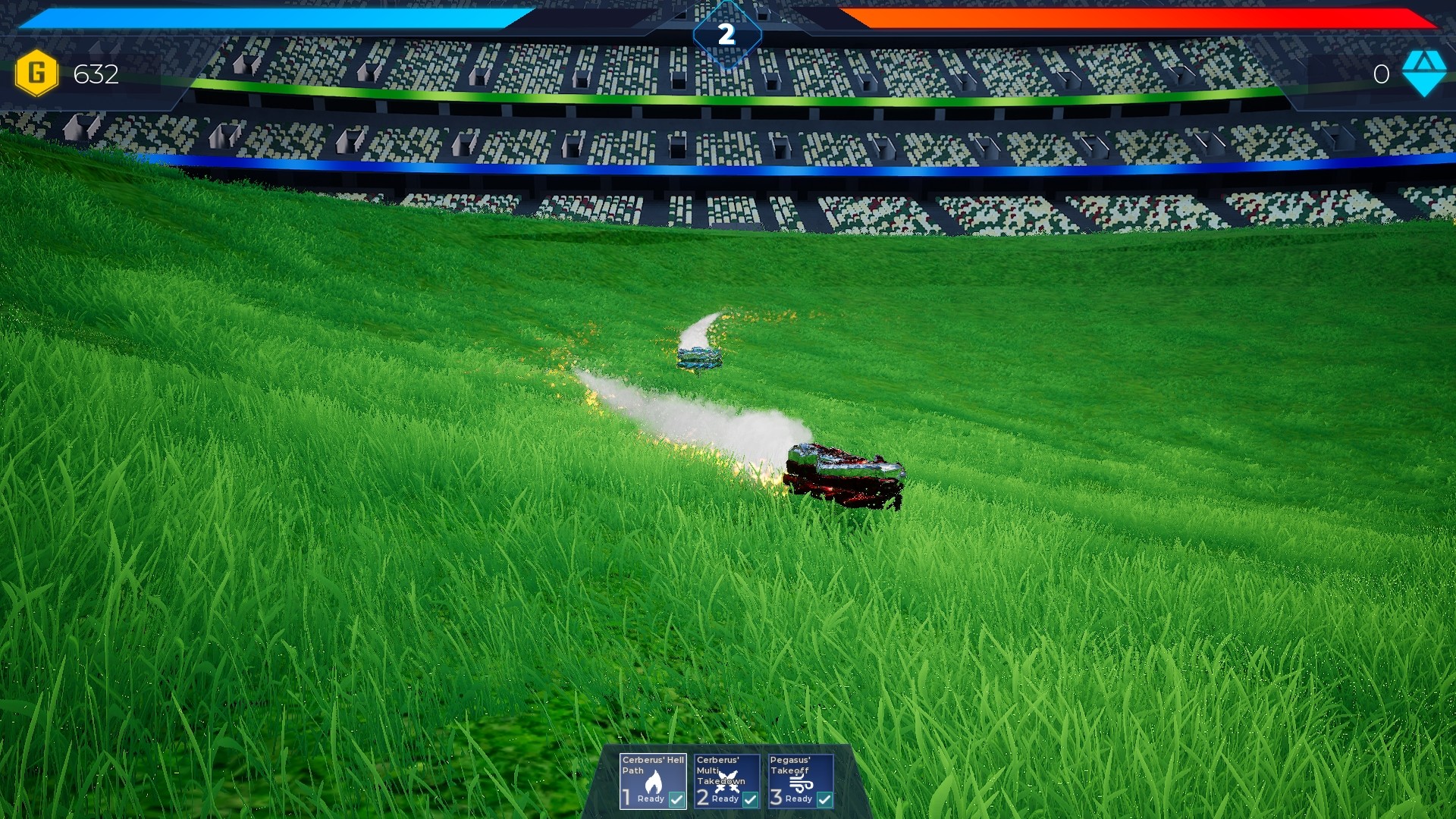
Task: Disable the Ready checkmark for Pegasus' Takeoff
Action: 824,801
